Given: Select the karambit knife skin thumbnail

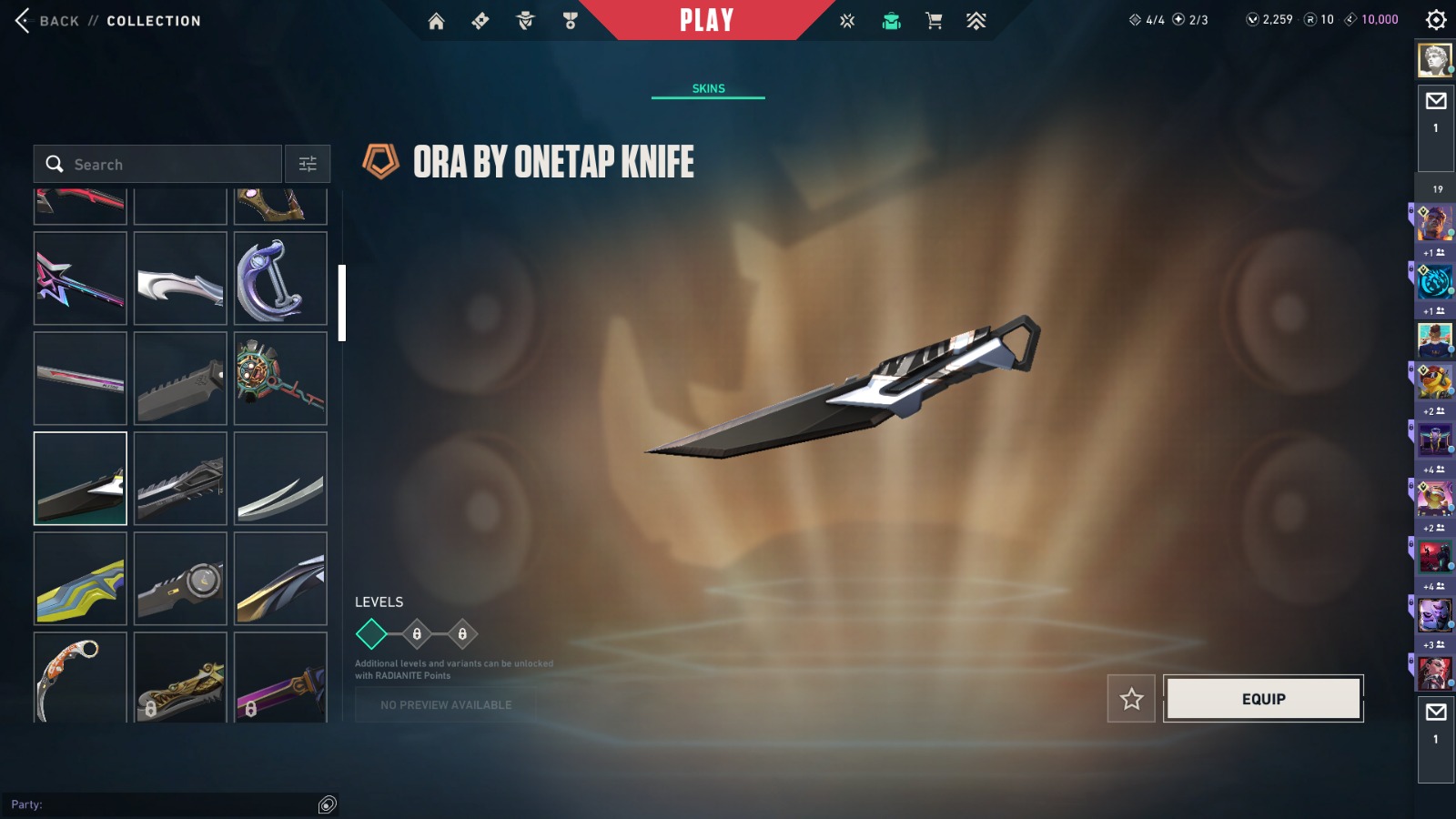Looking at the screenshot, I should click(x=79, y=678).
